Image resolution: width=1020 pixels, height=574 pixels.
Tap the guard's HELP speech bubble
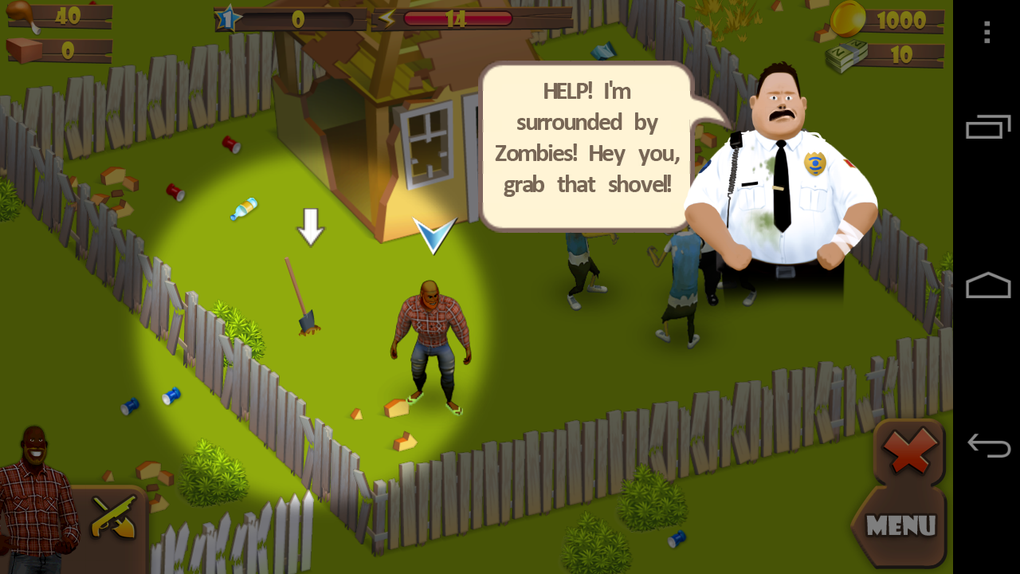[x=587, y=138]
